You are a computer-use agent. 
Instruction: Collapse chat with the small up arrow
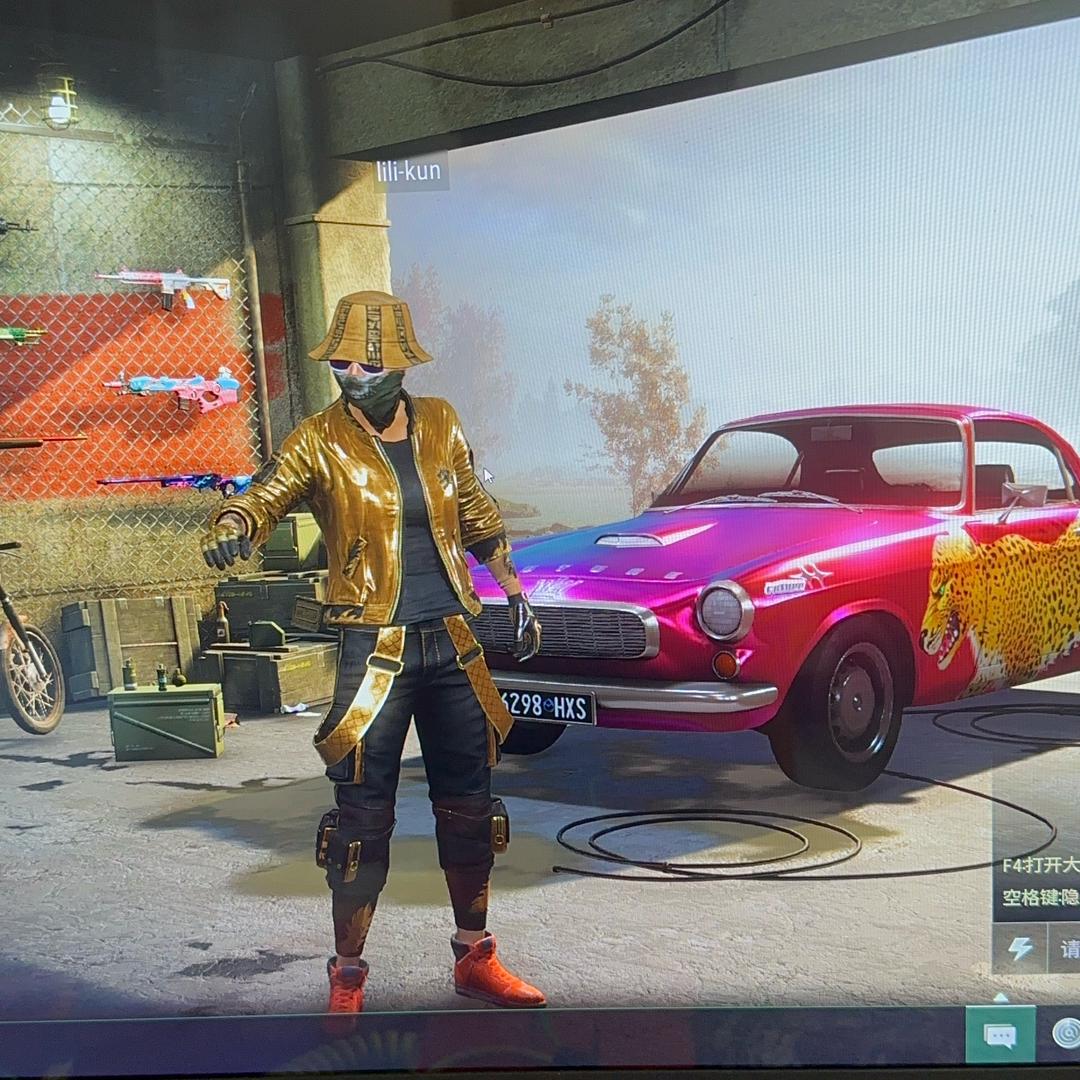tap(1000, 996)
